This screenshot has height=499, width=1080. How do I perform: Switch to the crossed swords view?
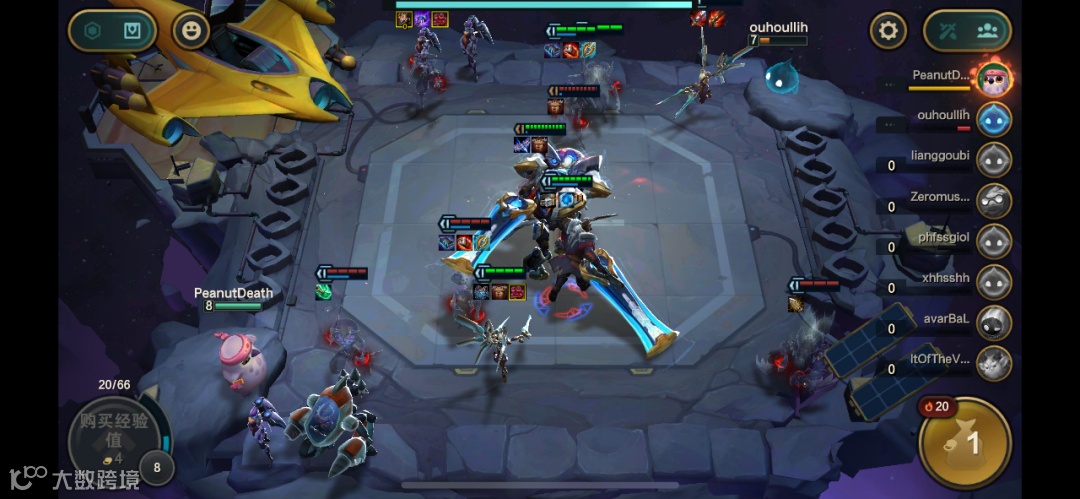948,31
